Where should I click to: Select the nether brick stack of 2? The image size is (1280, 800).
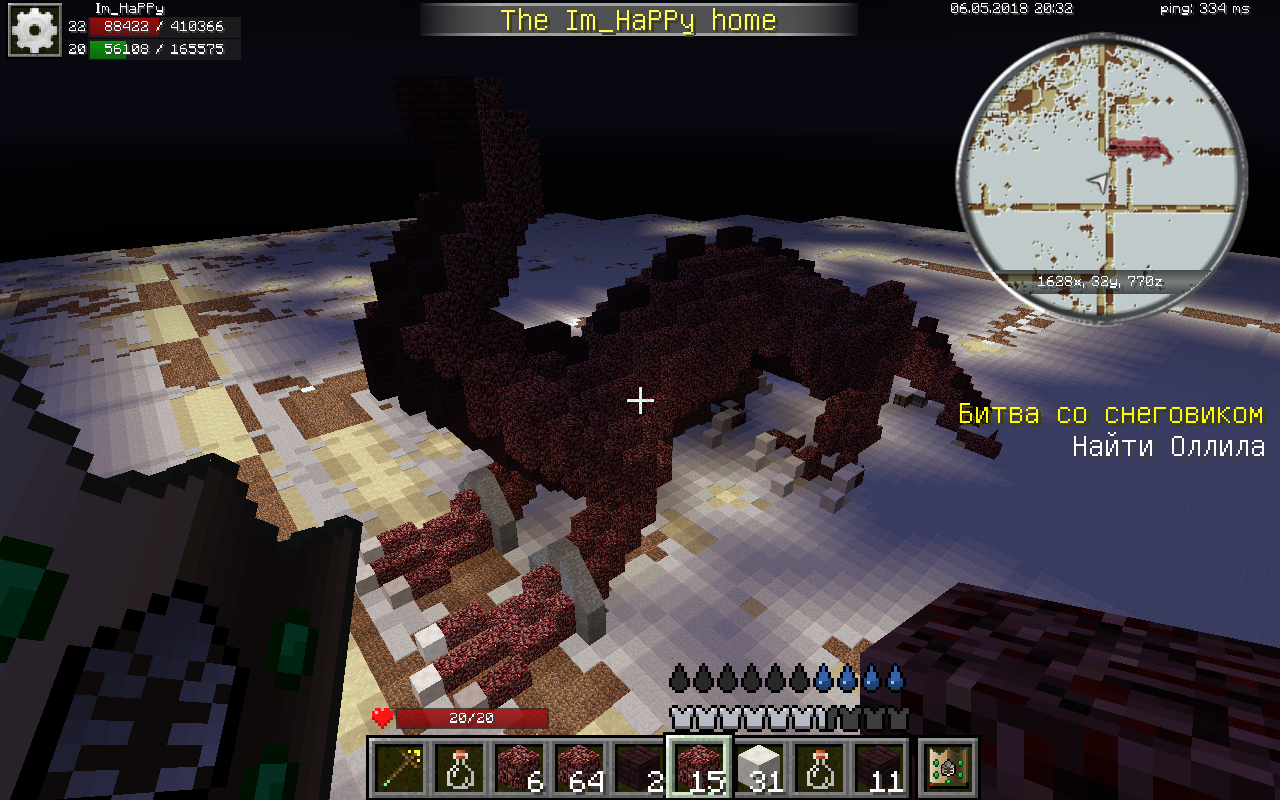[639, 768]
